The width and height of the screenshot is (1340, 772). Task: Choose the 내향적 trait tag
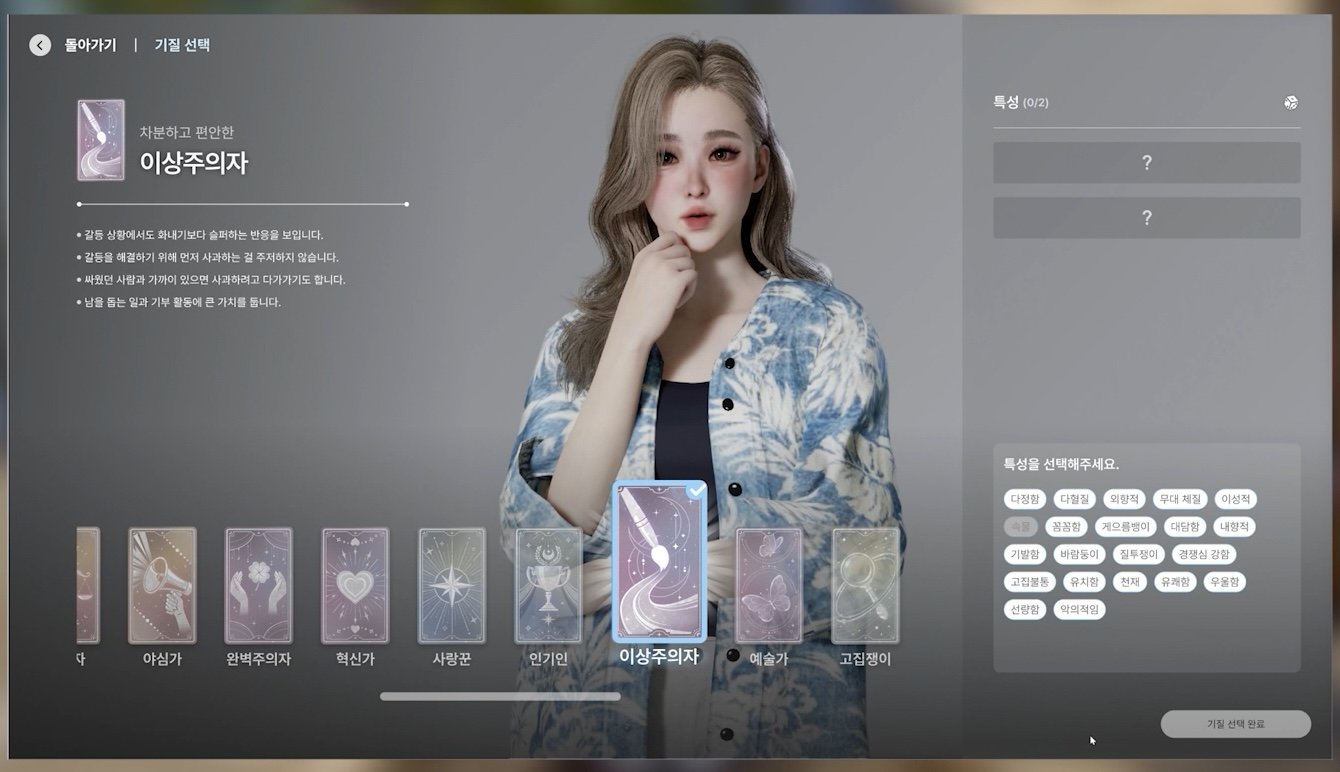tap(1234, 526)
